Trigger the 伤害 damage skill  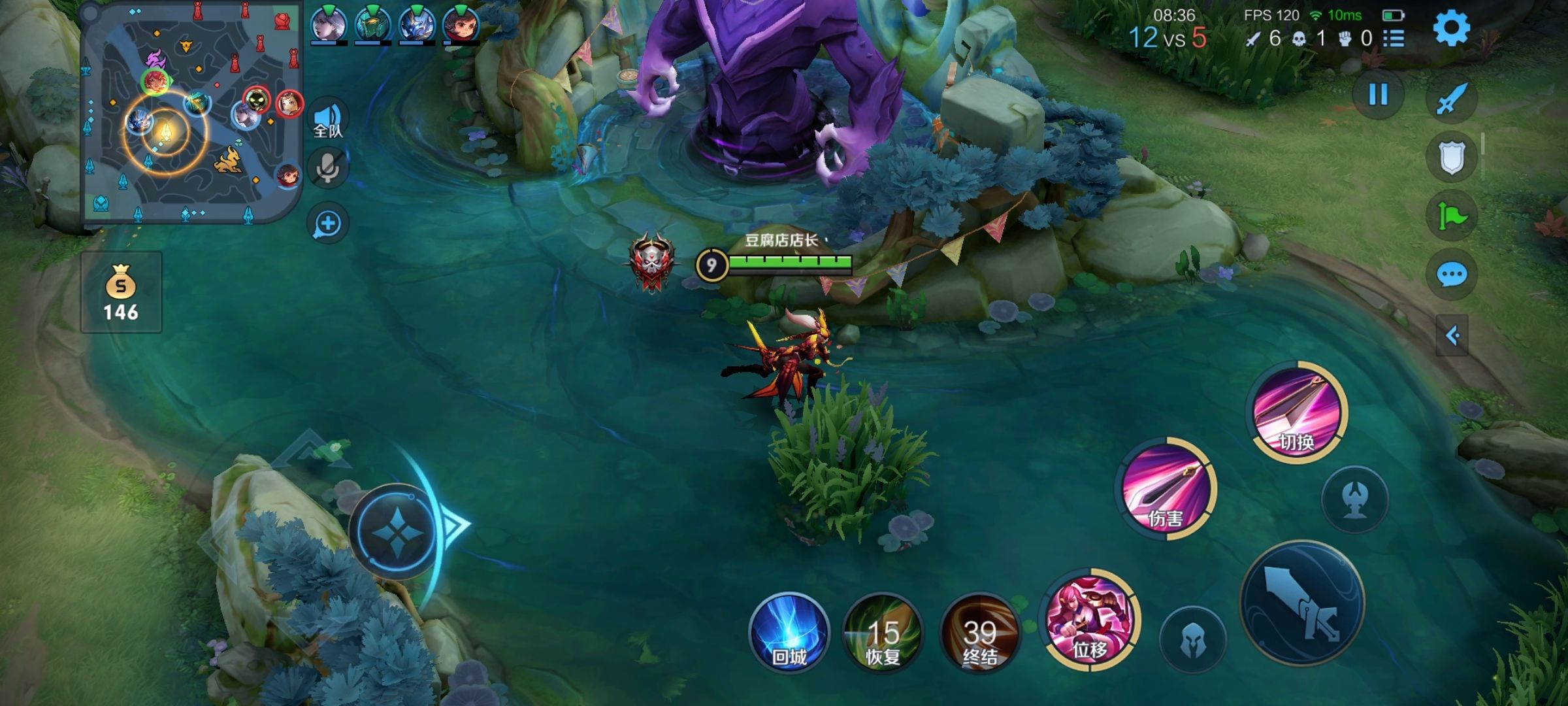[x=1166, y=489]
